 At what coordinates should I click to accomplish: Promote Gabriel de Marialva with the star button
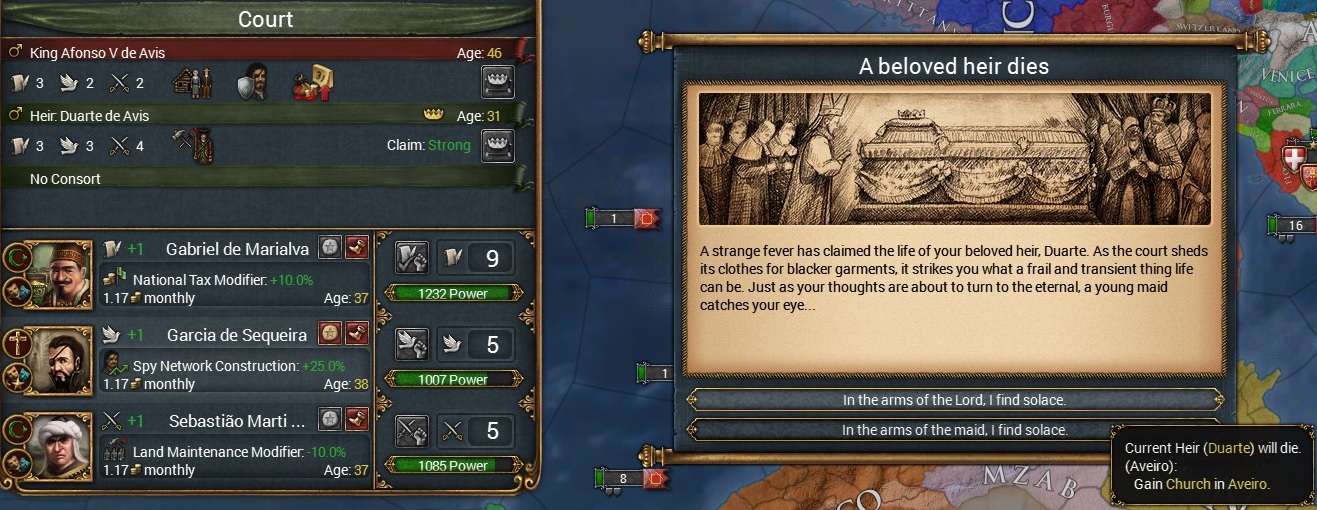[x=330, y=248]
